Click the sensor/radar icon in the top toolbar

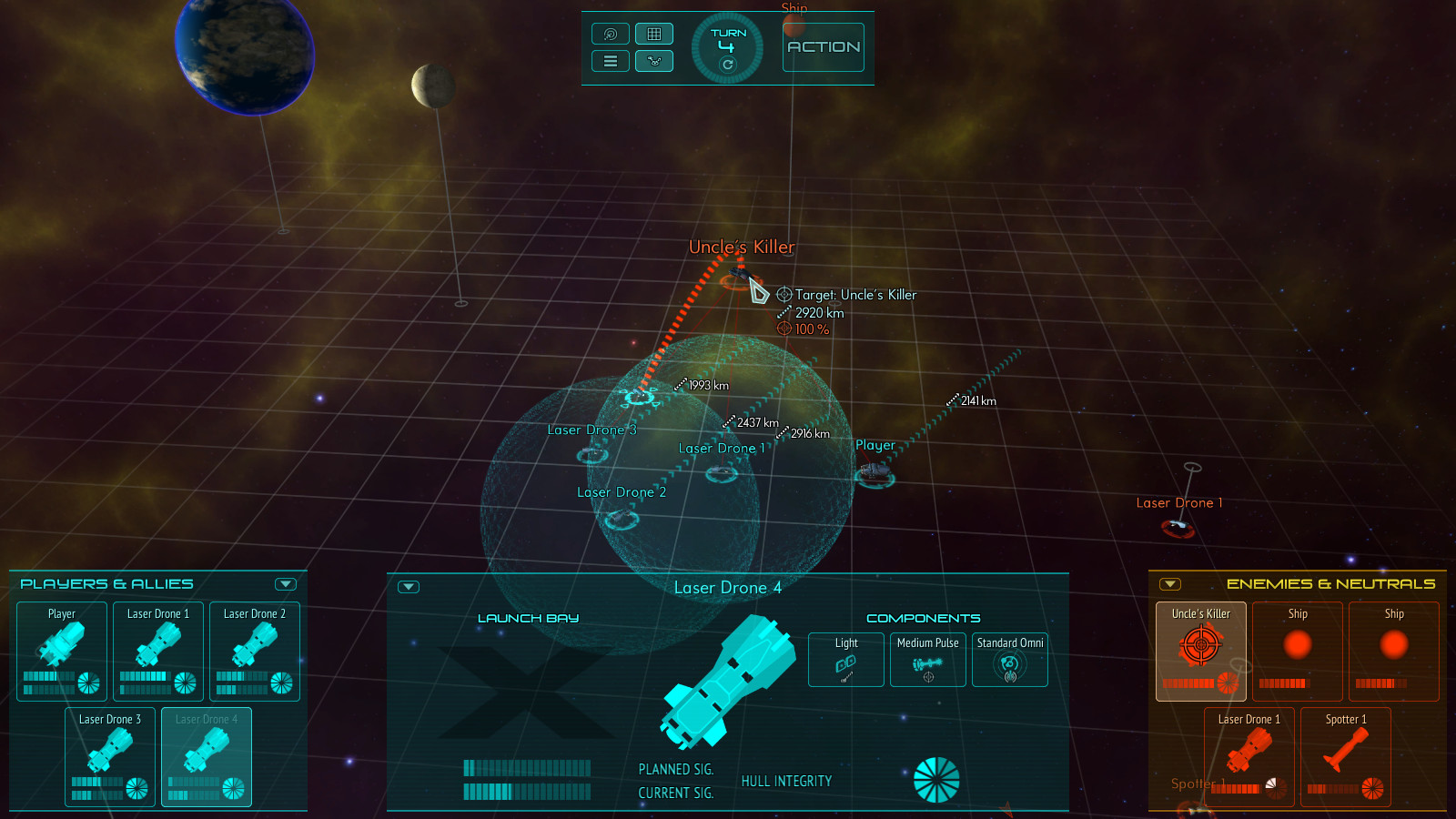click(x=610, y=34)
